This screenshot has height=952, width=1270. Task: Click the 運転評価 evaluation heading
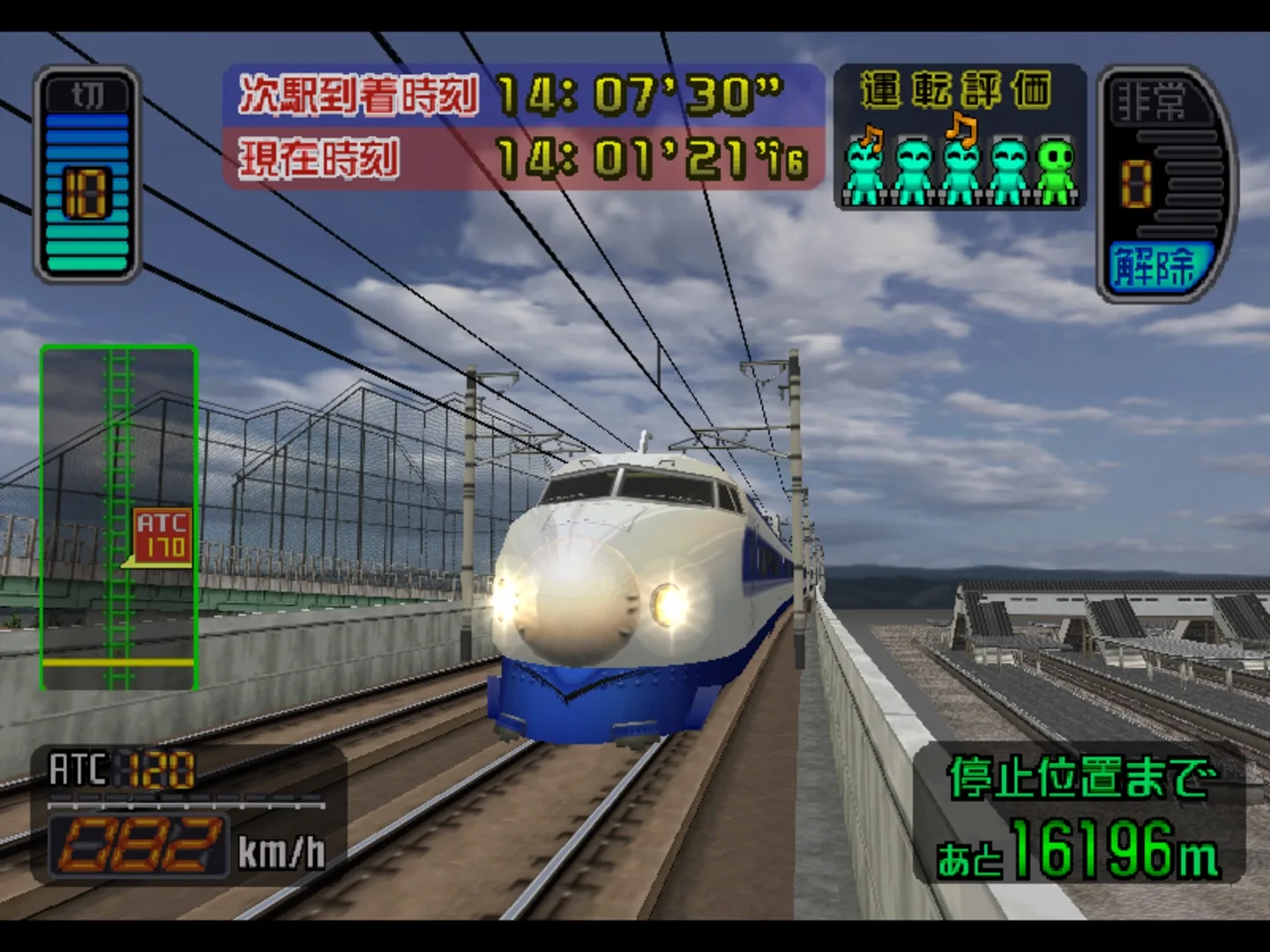[955, 88]
